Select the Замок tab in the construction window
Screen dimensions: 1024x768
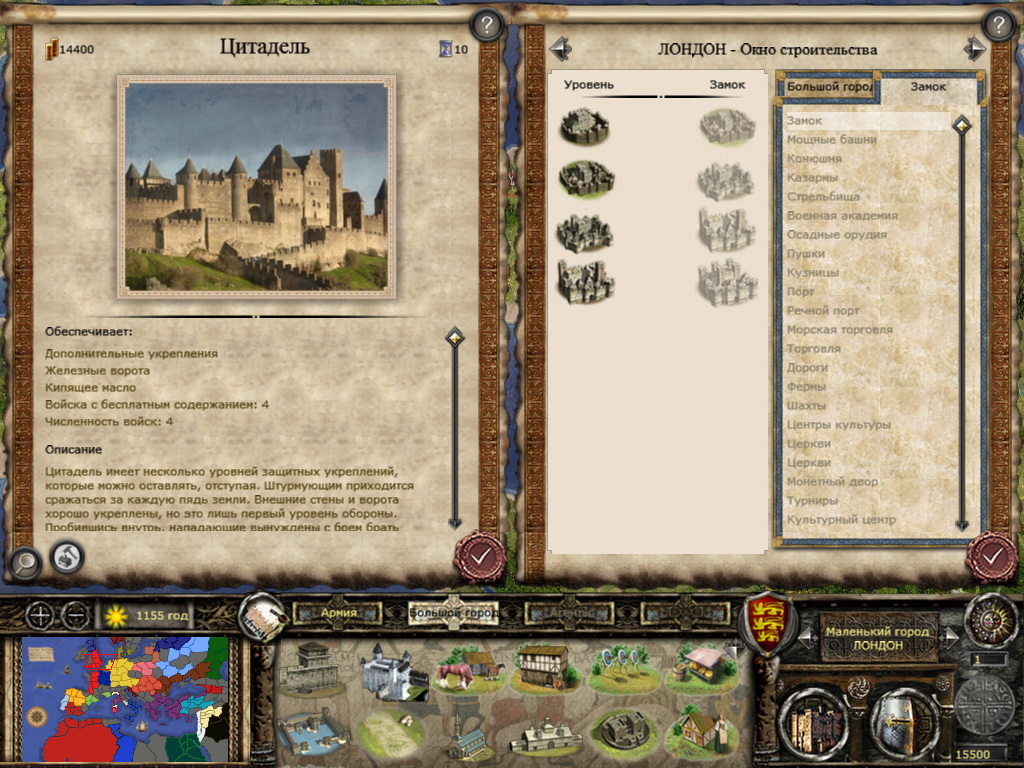[x=928, y=87]
